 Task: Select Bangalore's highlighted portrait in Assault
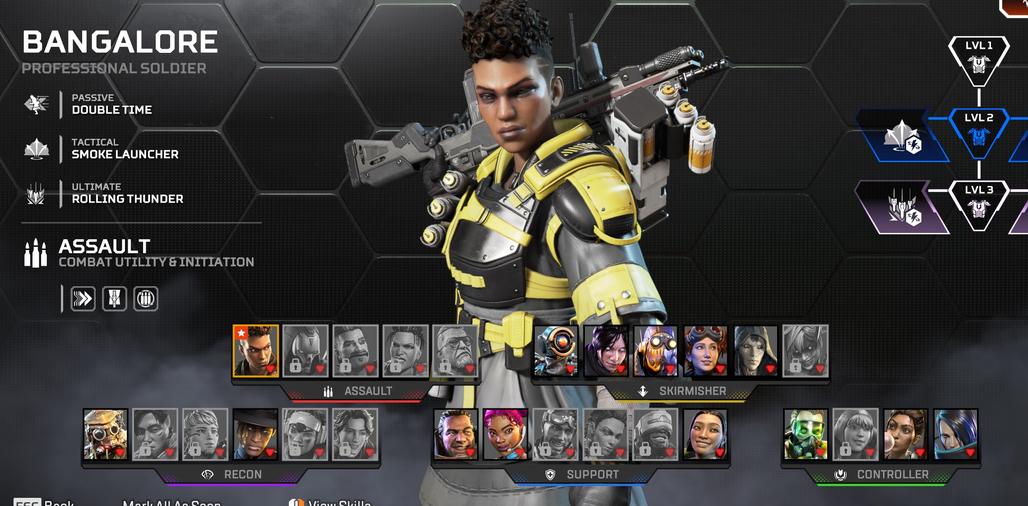[x=256, y=351]
